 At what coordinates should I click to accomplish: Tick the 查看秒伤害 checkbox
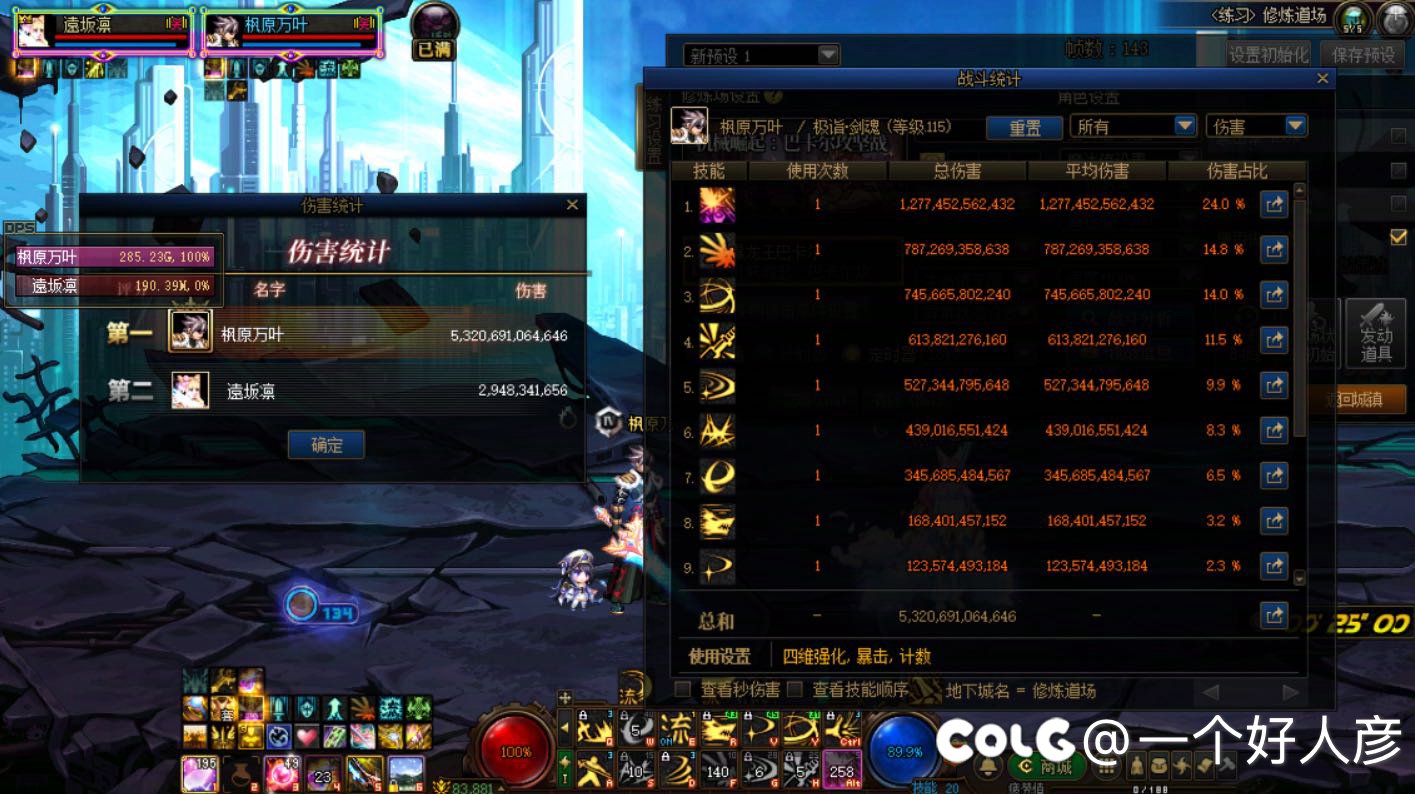[683, 689]
